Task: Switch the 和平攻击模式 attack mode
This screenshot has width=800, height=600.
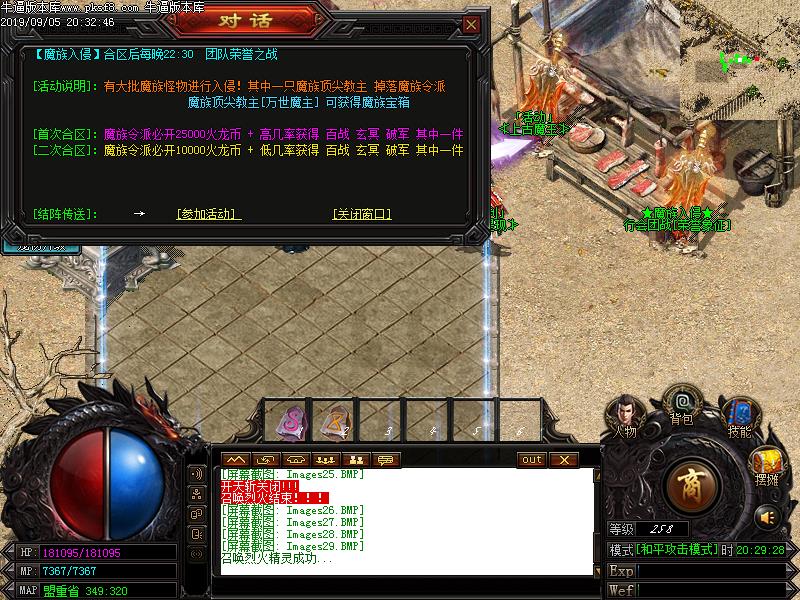Action: coord(677,550)
